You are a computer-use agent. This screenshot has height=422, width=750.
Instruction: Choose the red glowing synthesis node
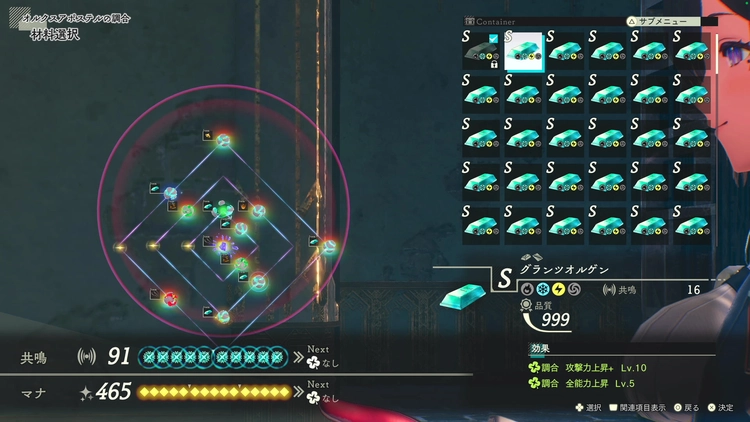[171, 298]
